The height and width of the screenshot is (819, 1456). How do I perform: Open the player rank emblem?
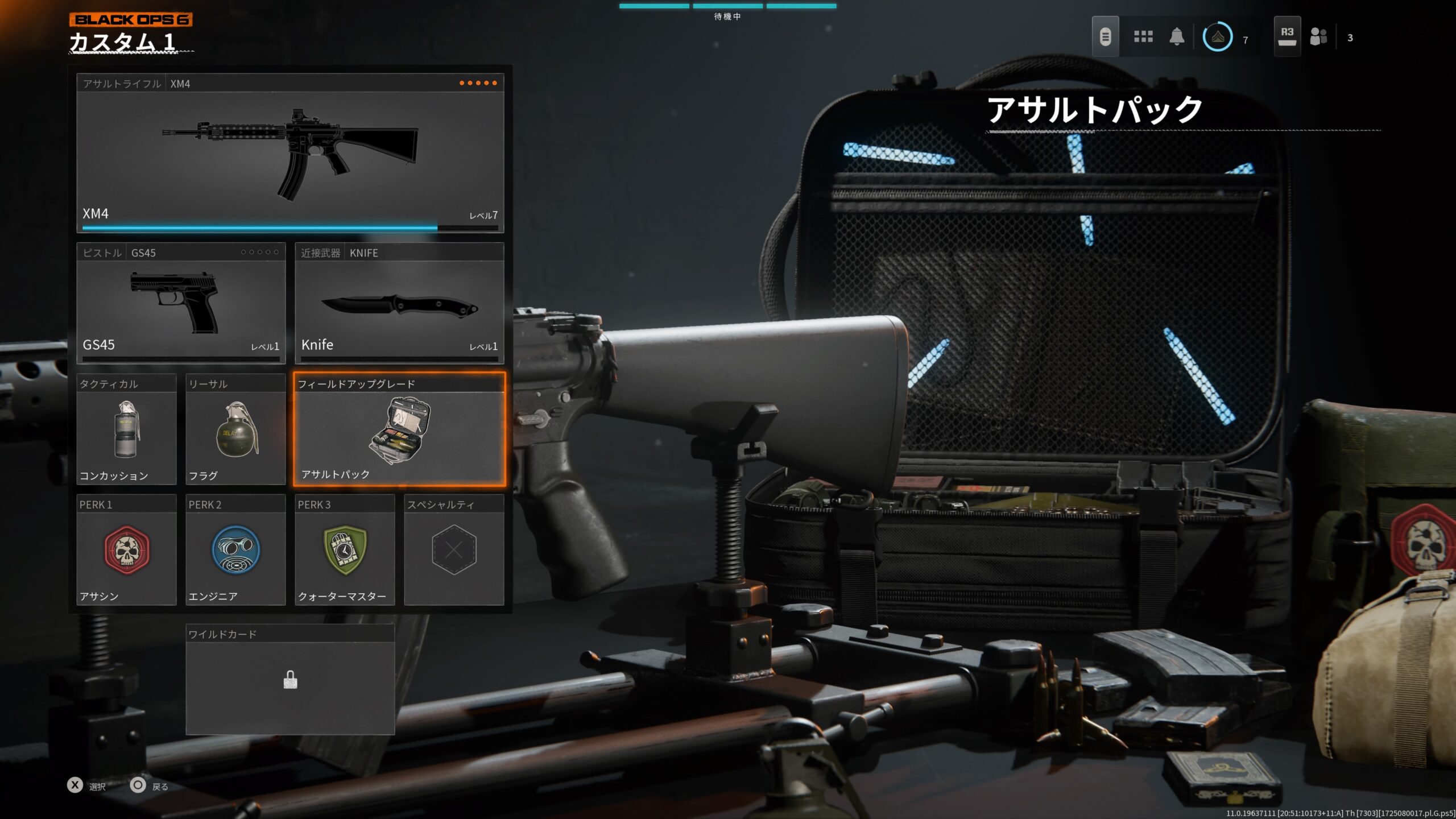point(1218,37)
